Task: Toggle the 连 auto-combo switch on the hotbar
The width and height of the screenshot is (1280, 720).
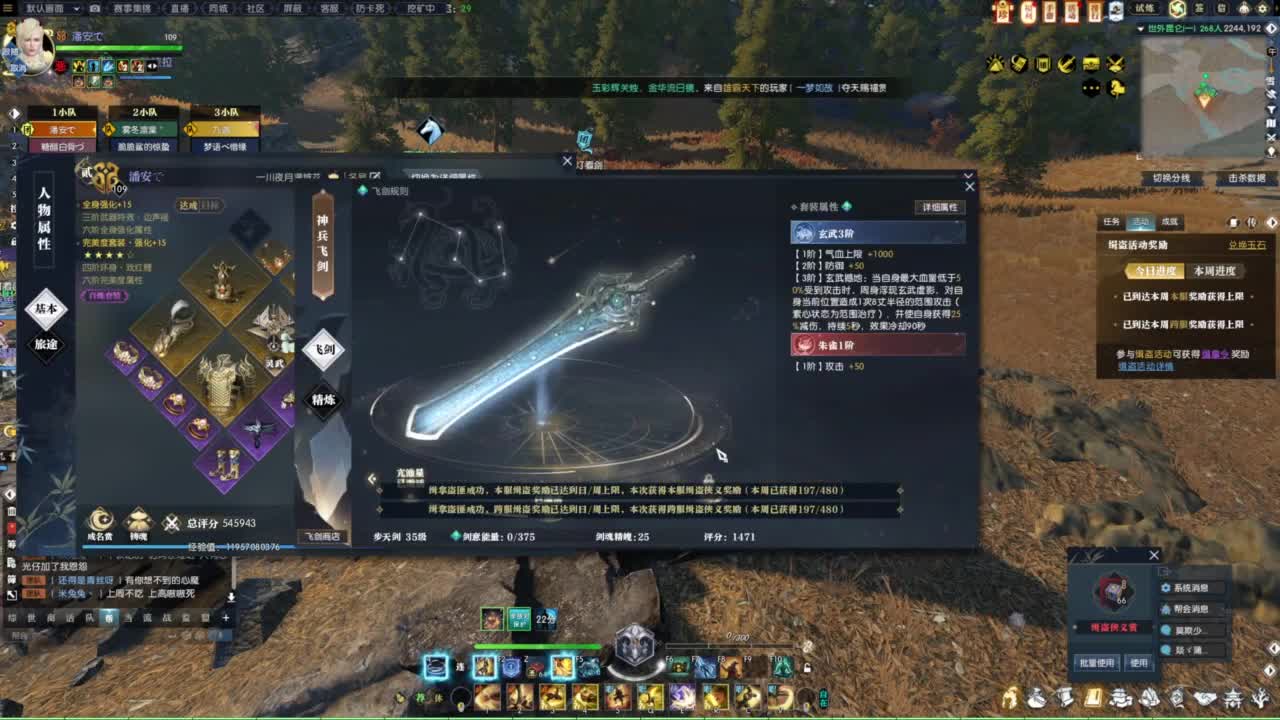Action: pos(459,667)
